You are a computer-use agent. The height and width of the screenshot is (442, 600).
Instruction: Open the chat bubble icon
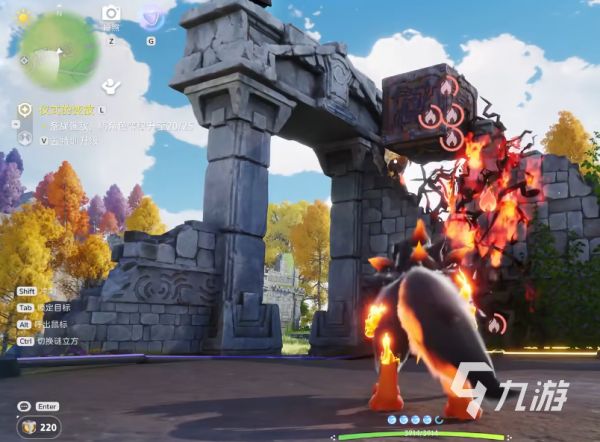click(23, 407)
